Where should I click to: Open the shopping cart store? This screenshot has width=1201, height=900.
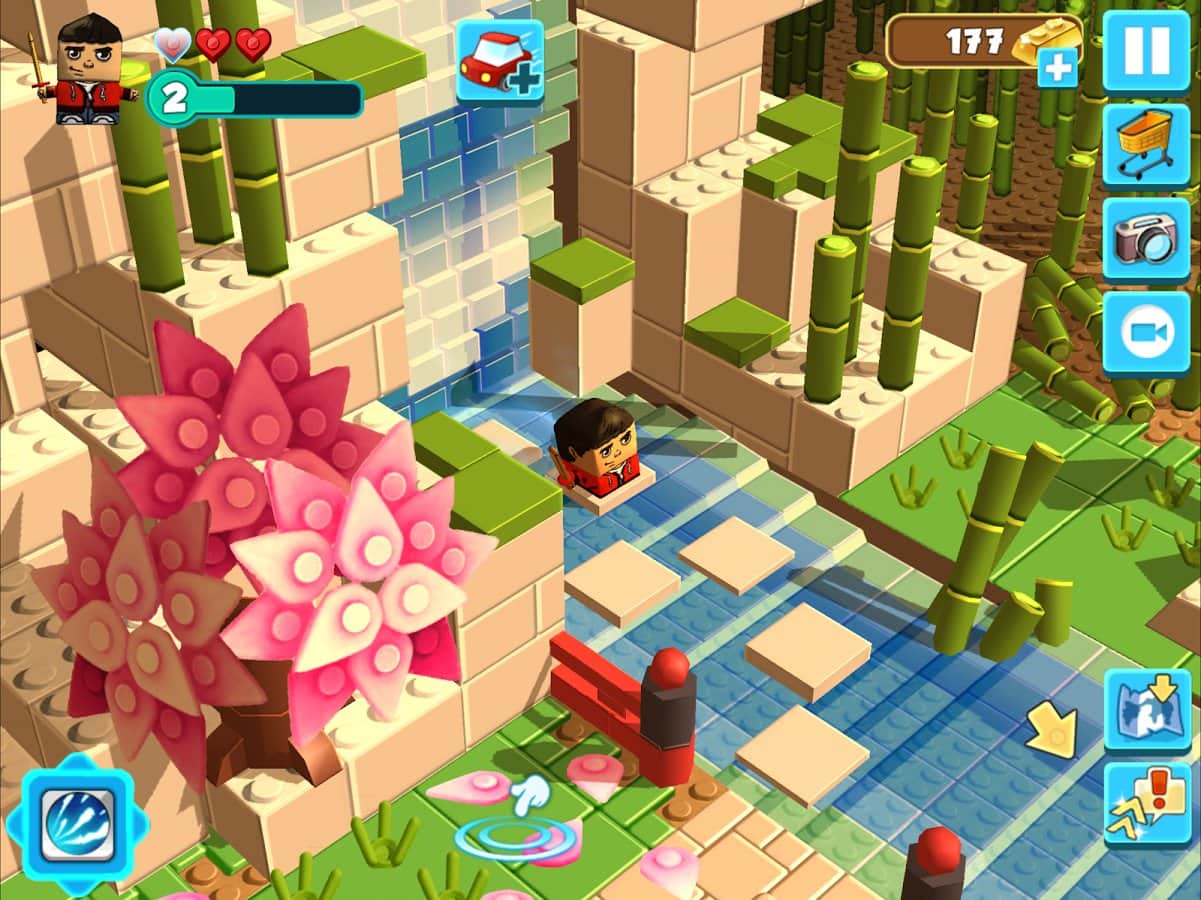click(1146, 145)
